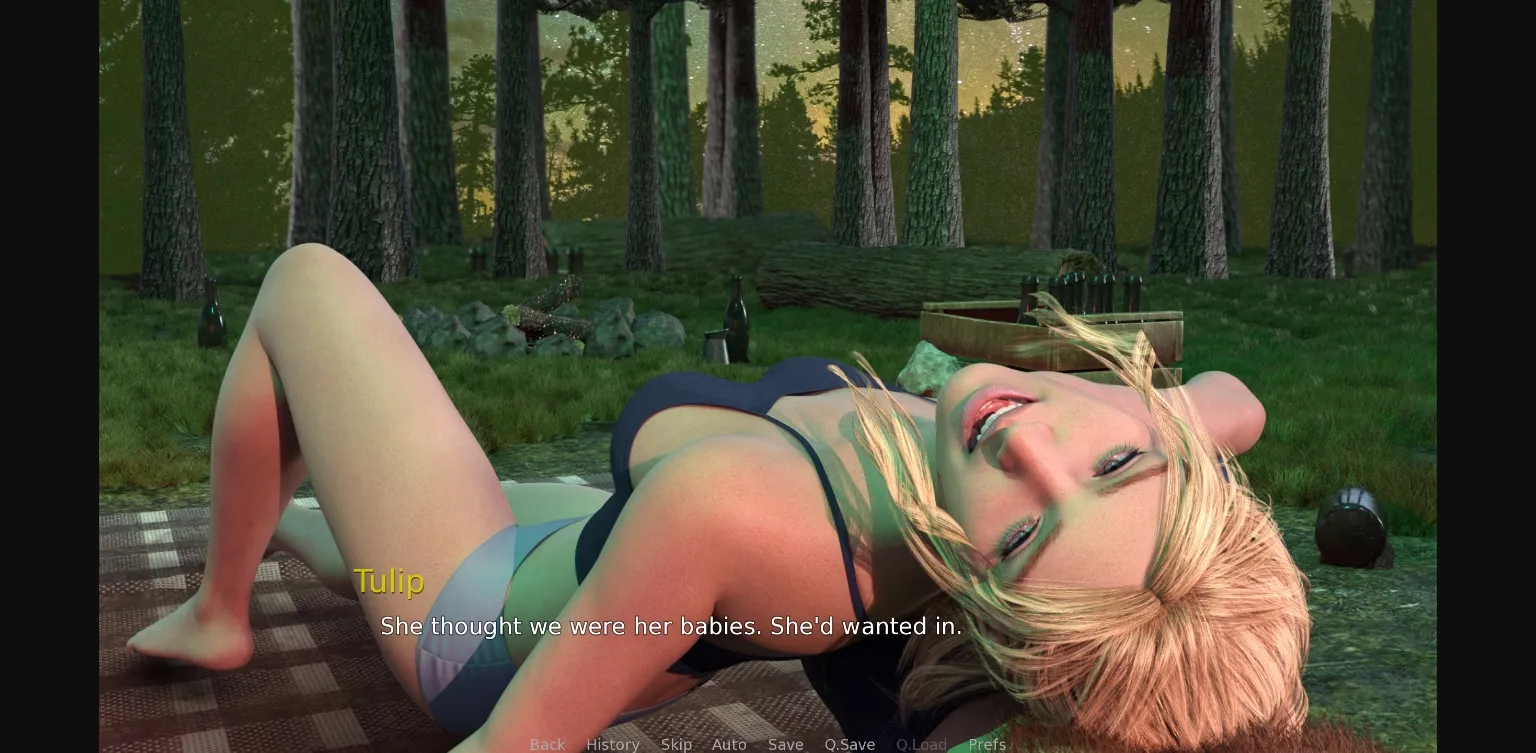
Task: Select Prefs at the bottom right
Action: click(988, 744)
